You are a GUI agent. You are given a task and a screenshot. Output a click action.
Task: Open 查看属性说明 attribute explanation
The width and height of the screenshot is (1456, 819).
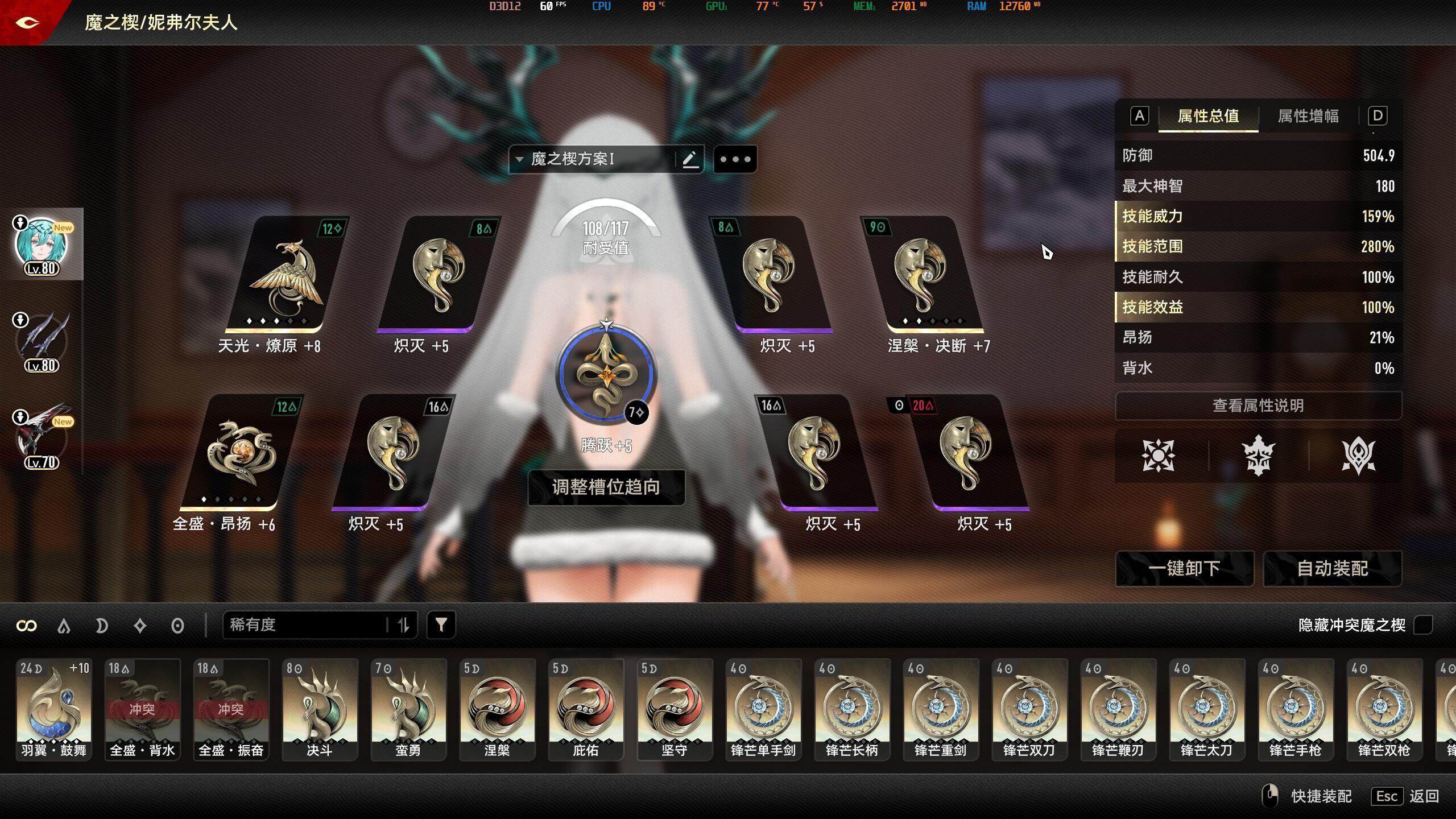pos(1258,406)
